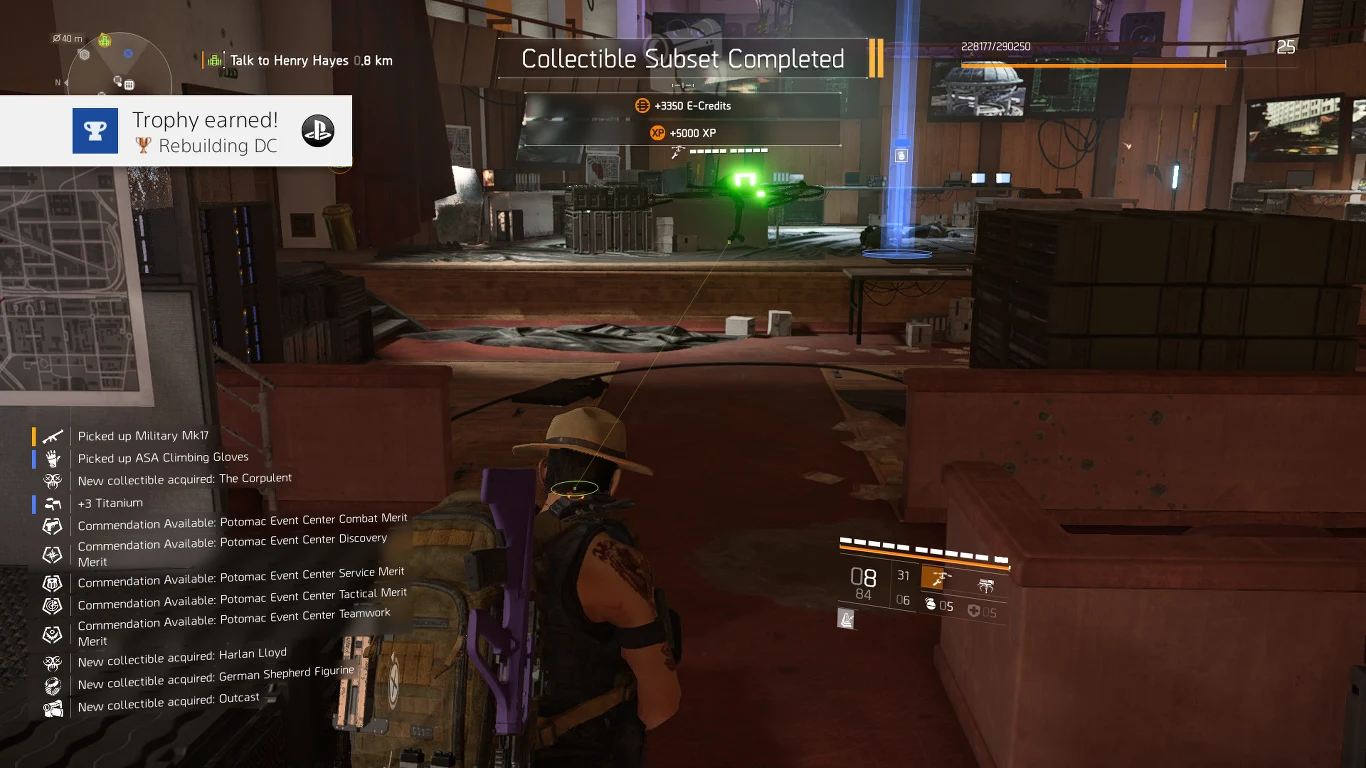The width and height of the screenshot is (1366, 768).
Task: Toggle the drone skill slot
Action: (x=987, y=584)
